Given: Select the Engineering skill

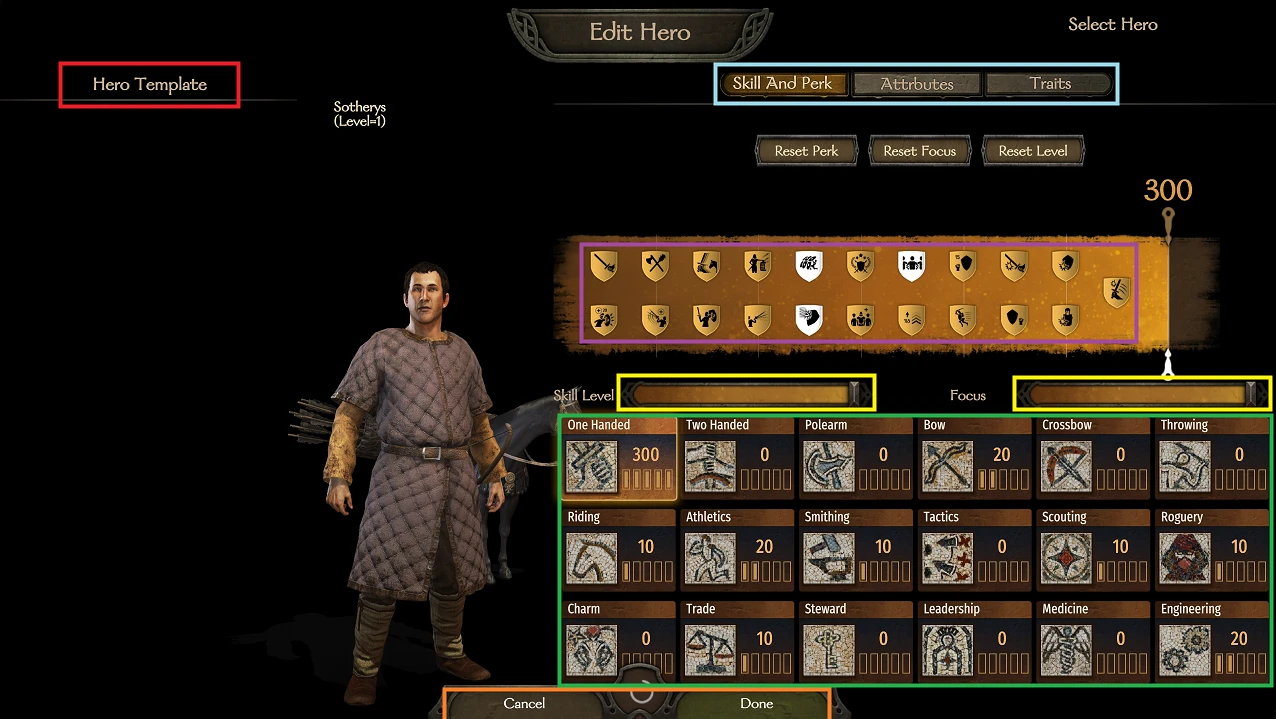Looking at the screenshot, I should pos(1210,642).
